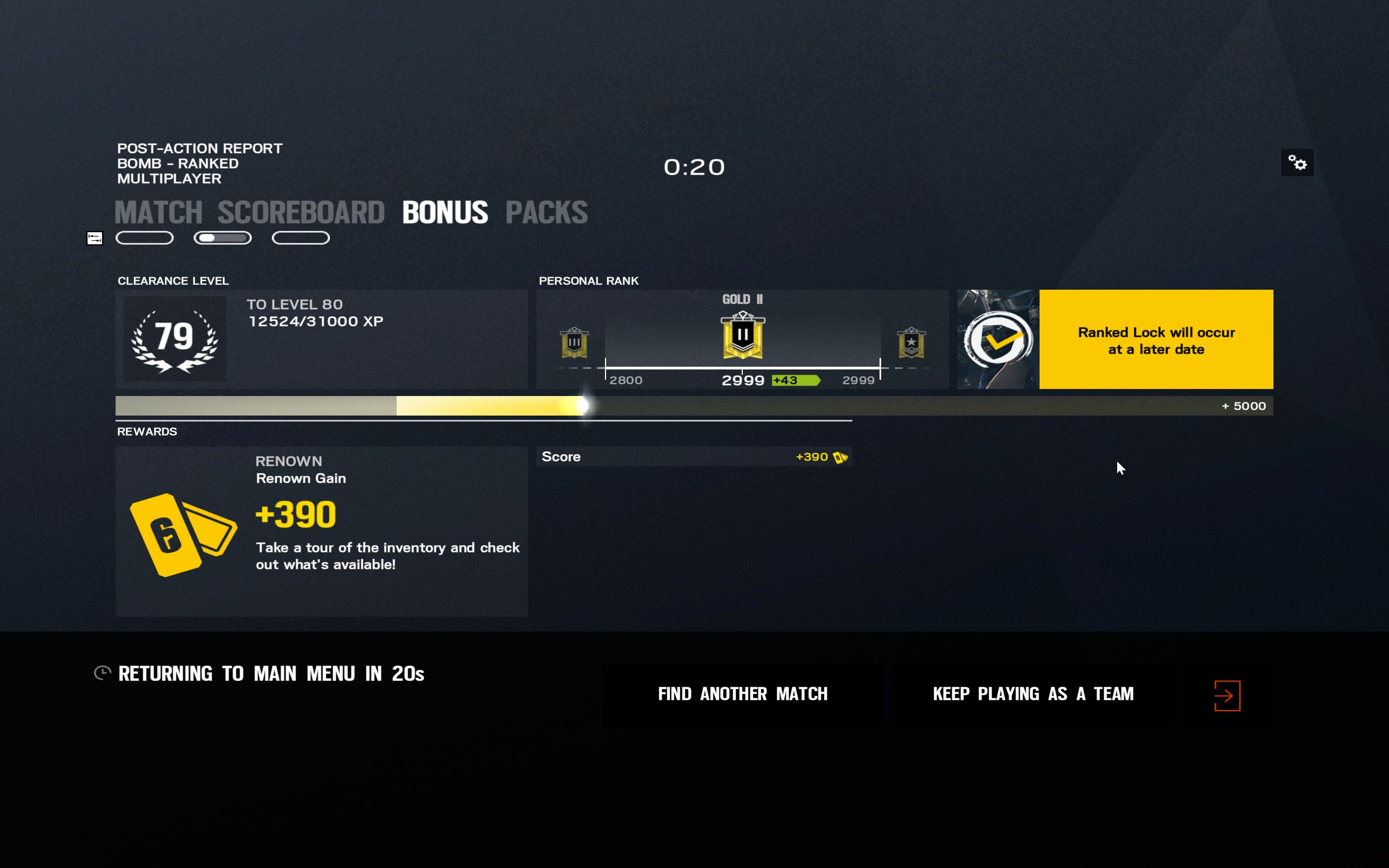Select the Renown Gain reward panel
This screenshot has height=868, width=1389.
point(321,531)
